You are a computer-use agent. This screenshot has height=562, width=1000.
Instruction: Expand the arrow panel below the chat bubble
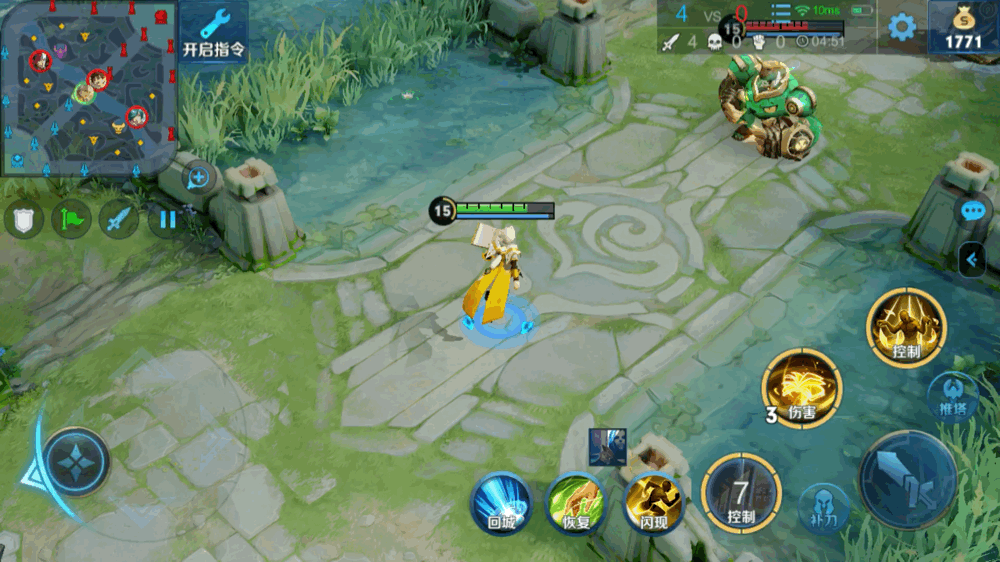tap(971, 261)
